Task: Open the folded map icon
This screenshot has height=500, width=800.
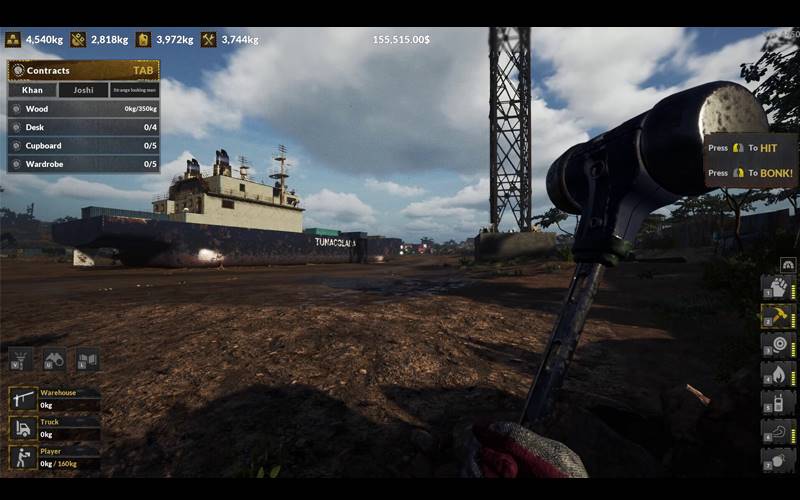Action: (87, 359)
